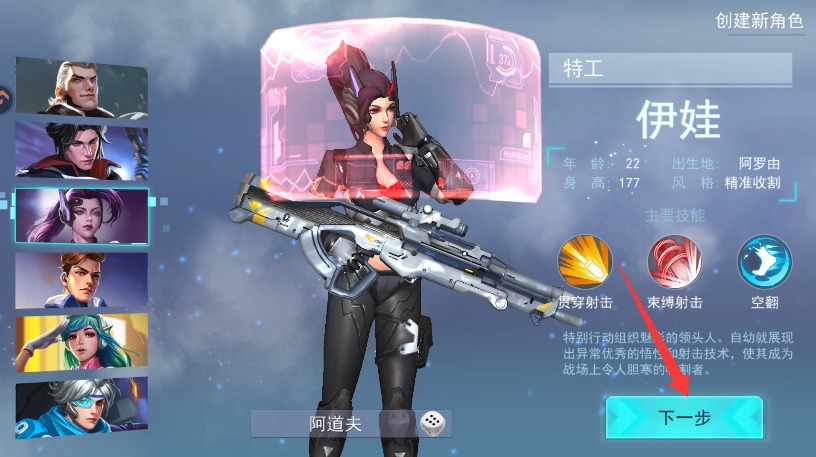Select the purple-haired agent portrait

82,216
